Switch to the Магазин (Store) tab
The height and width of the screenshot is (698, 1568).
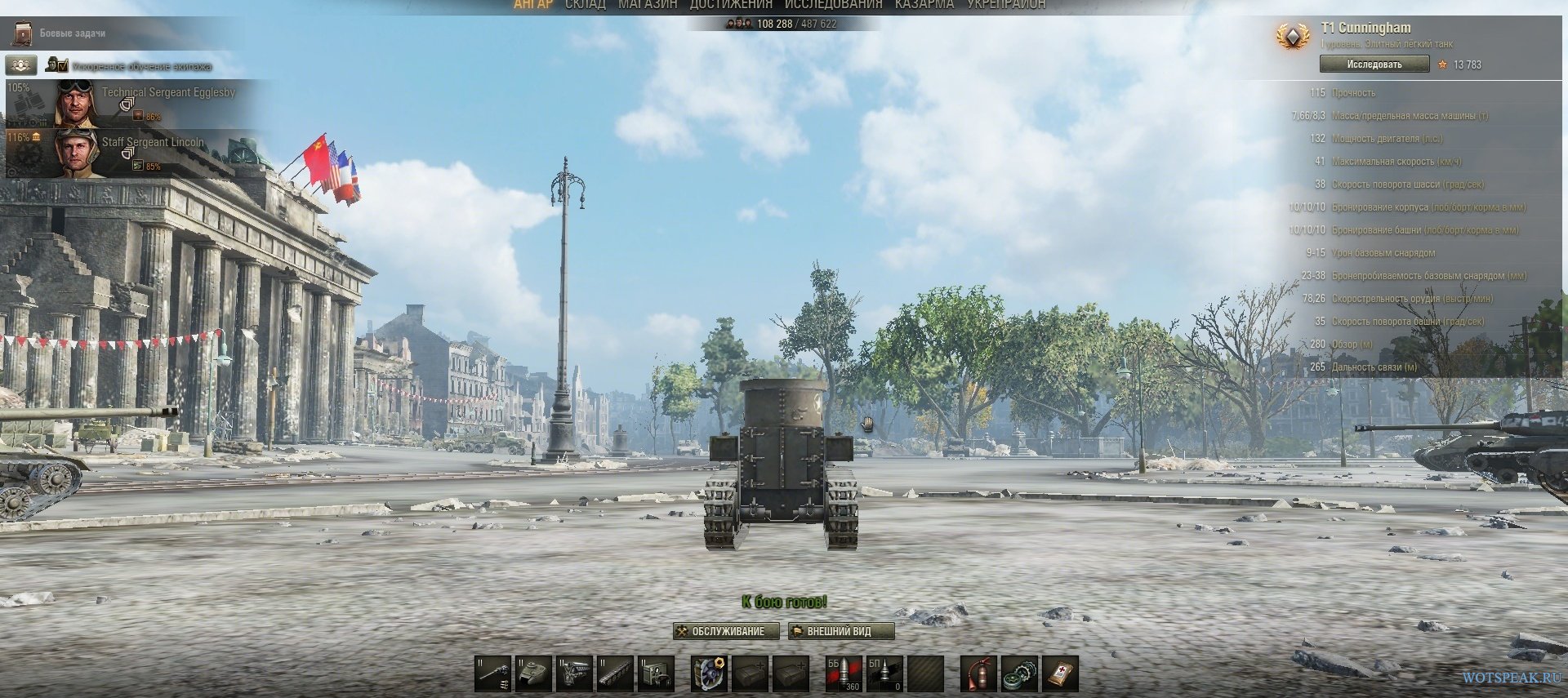pyautogui.click(x=648, y=5)
